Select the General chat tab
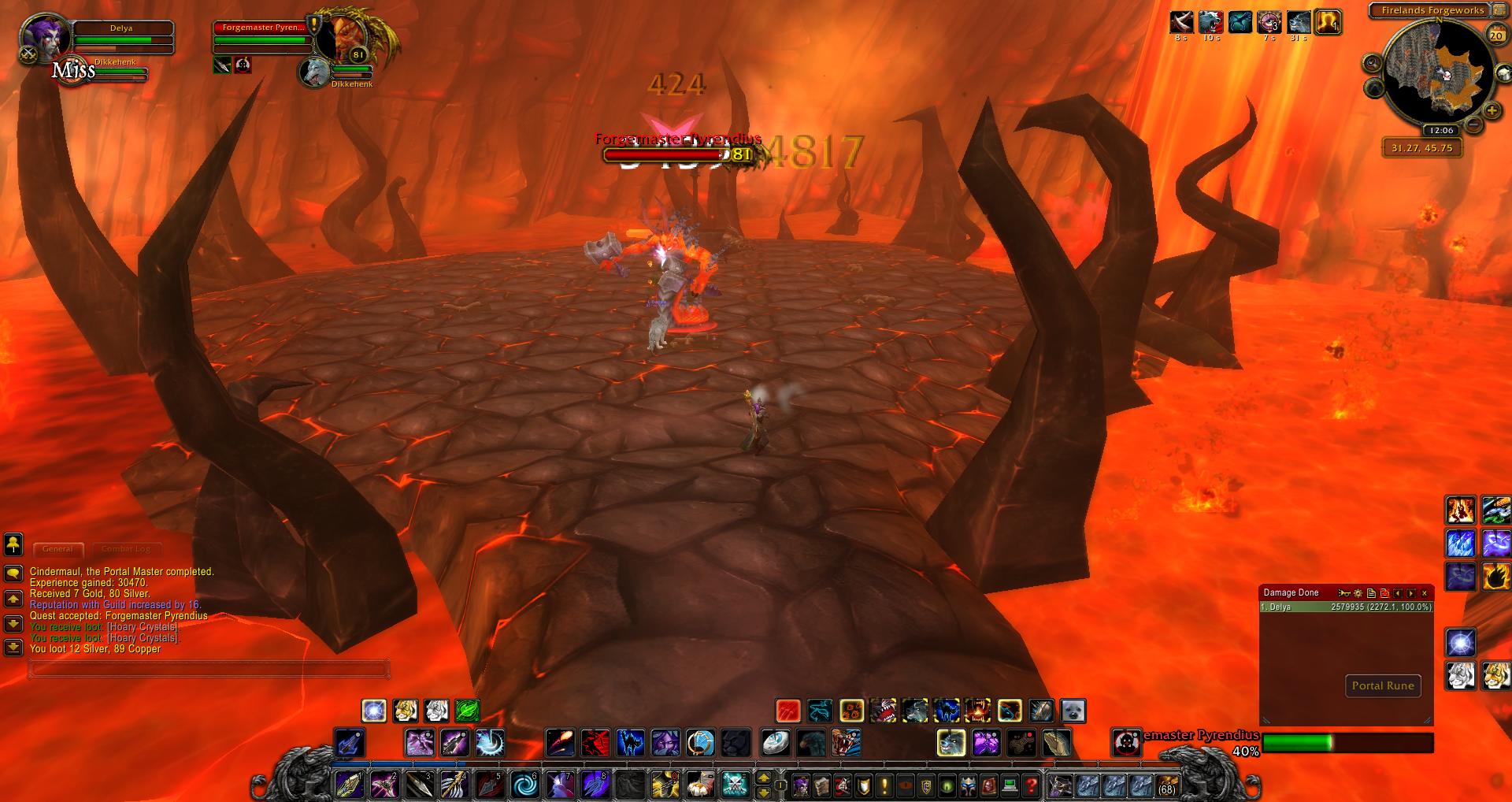Image resolution: width=1512 pixels, height=802 pixels. [x=57, y=549]
